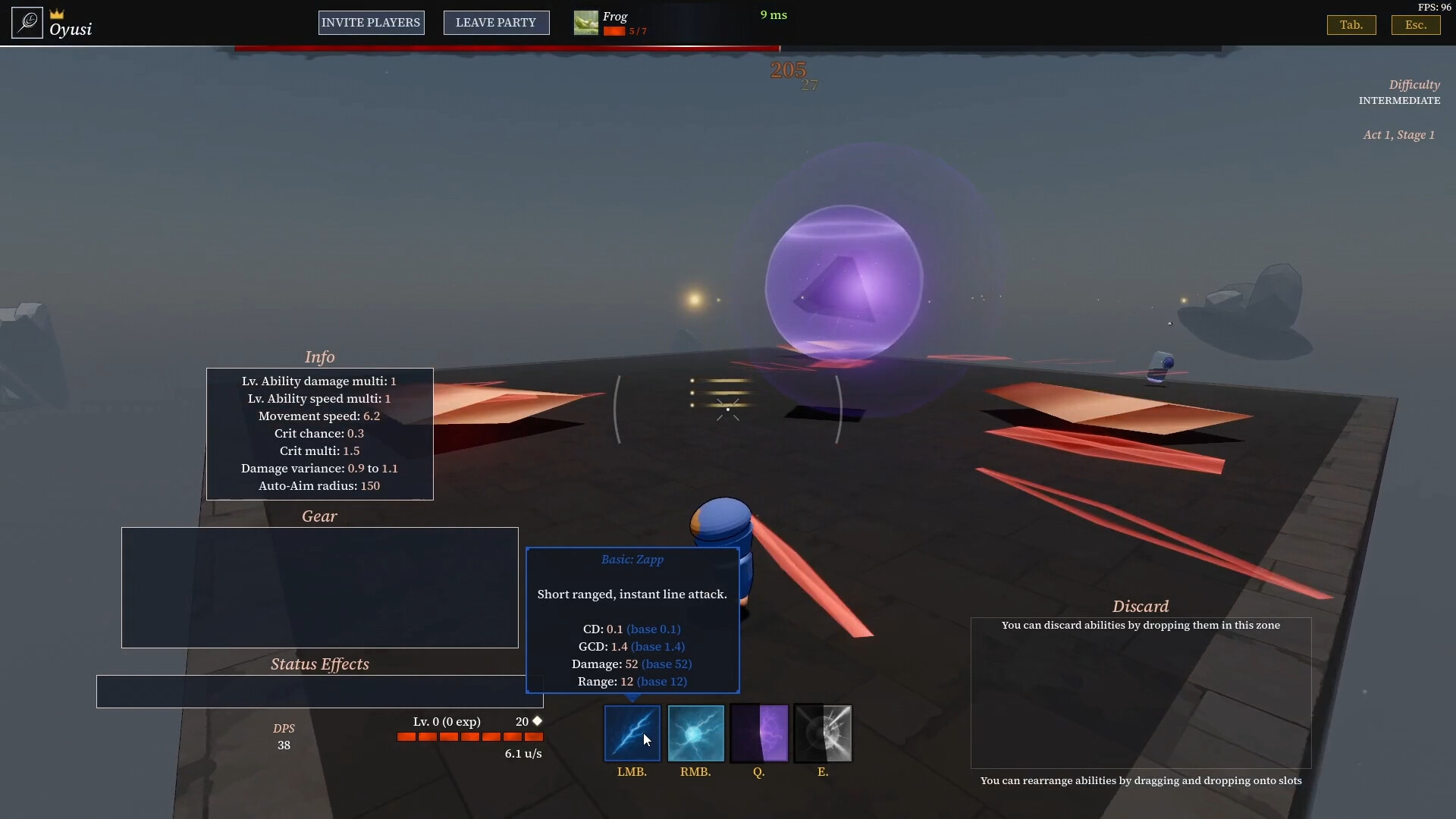Click the Basic: Zapp tooltip title
The width and height of the screenshot is (1456, 819).
(x=632, y=560)
